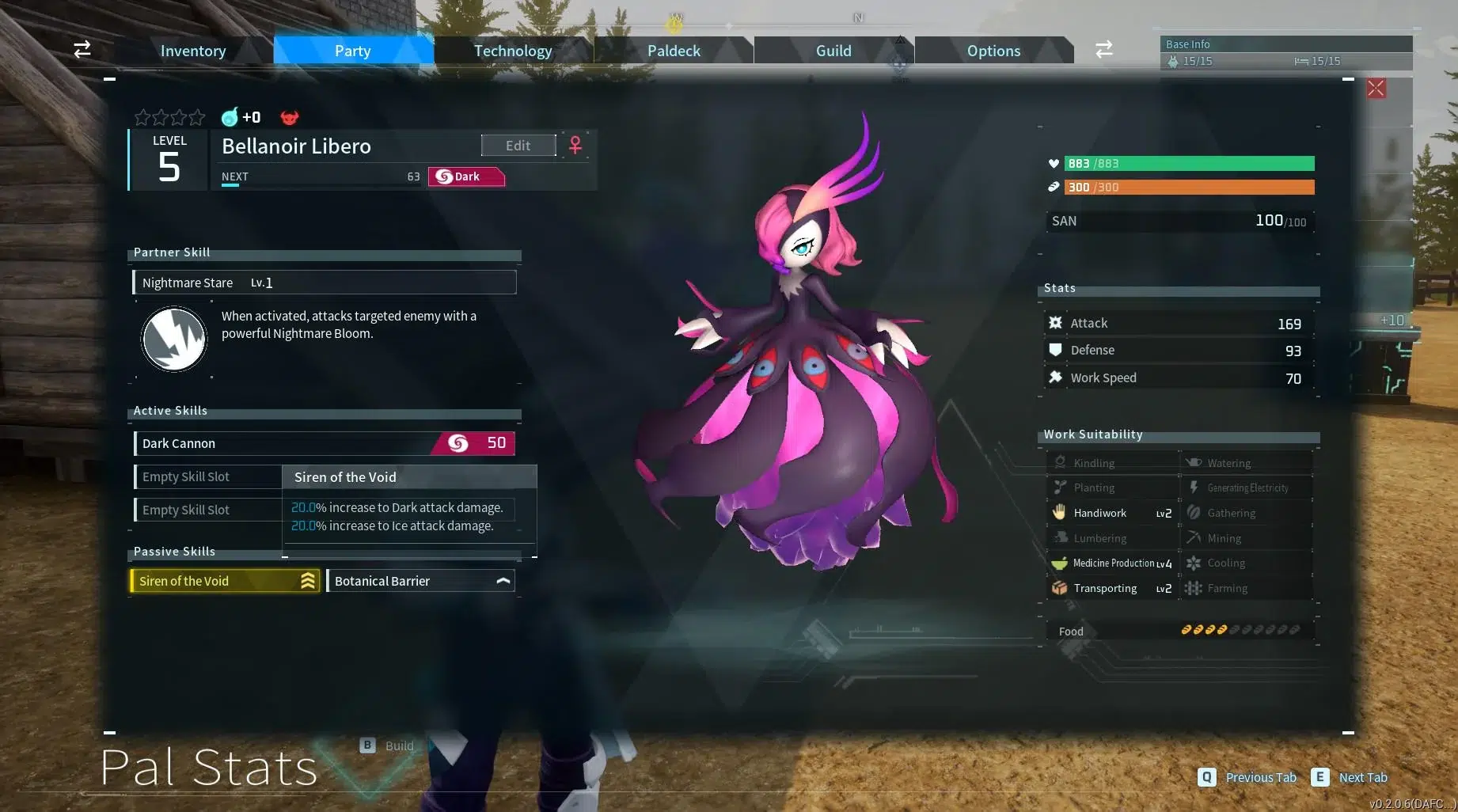Viewport: 1458px width, 812px height.
Task: Click the condensed Pal soul icon
Action: pos(230,117)
